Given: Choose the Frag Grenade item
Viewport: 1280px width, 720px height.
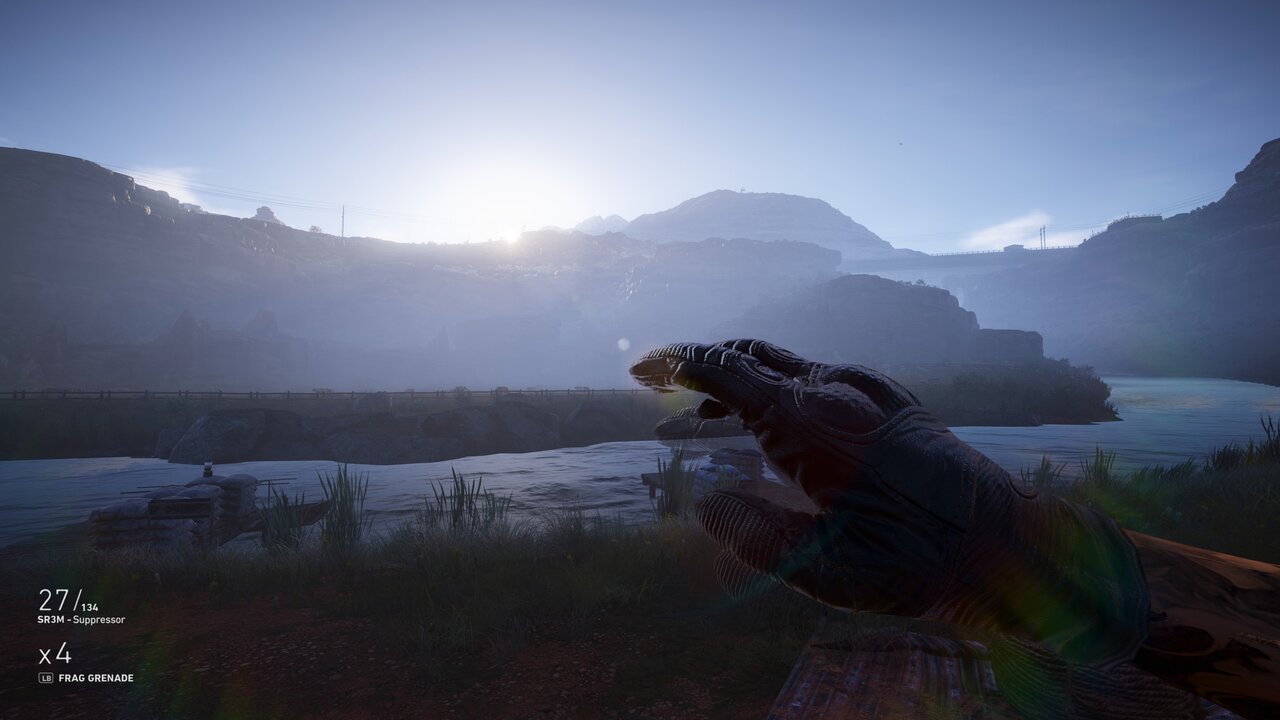Looking at the screenshot, I should tap(96, 678).
